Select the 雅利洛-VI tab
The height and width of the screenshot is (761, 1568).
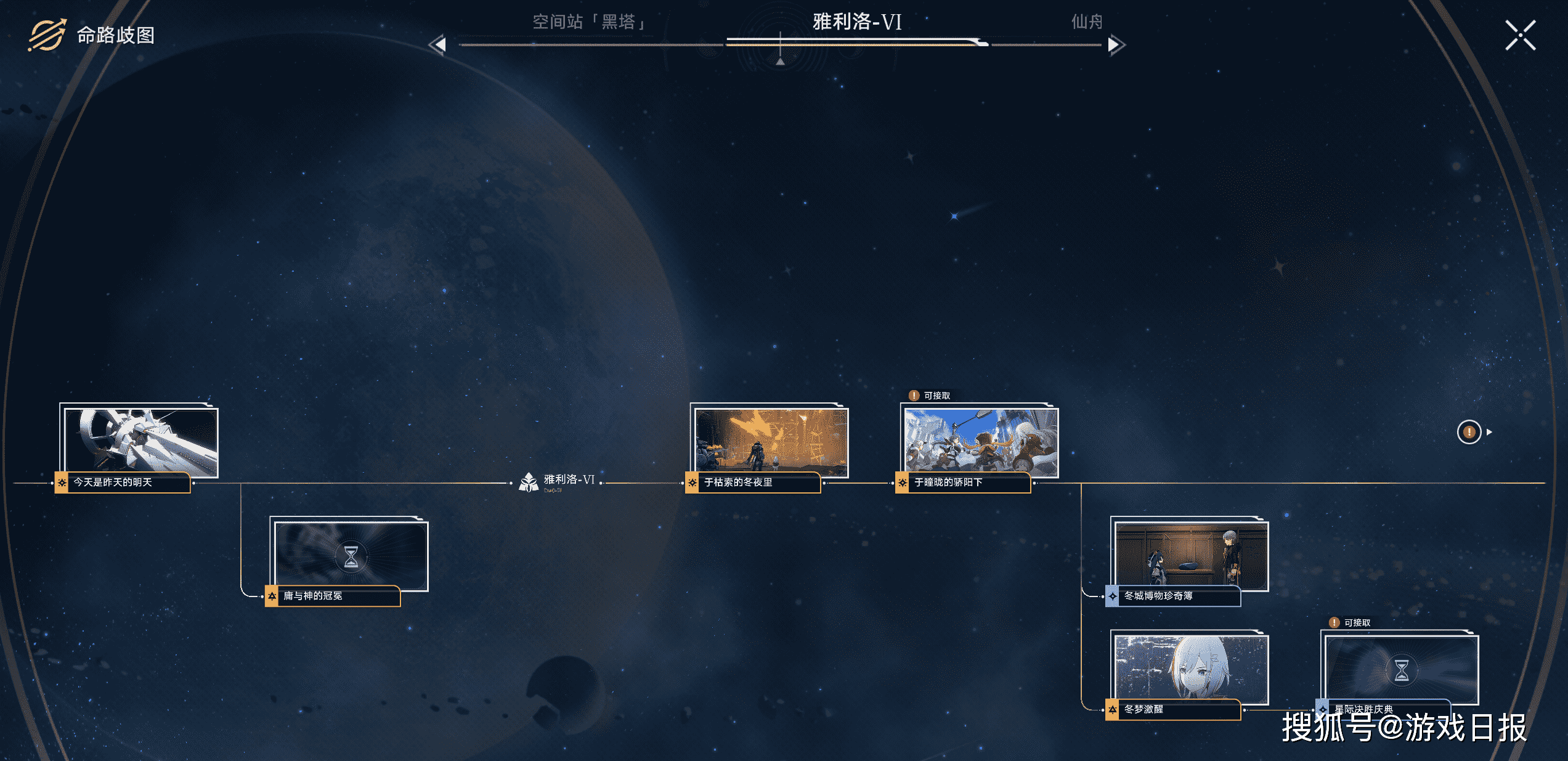click(856, 22)
